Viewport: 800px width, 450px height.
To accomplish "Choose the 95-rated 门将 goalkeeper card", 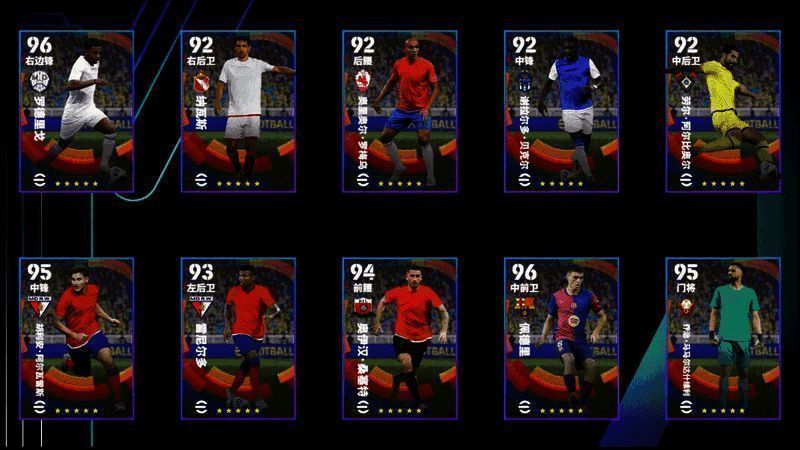I will 723,338.
